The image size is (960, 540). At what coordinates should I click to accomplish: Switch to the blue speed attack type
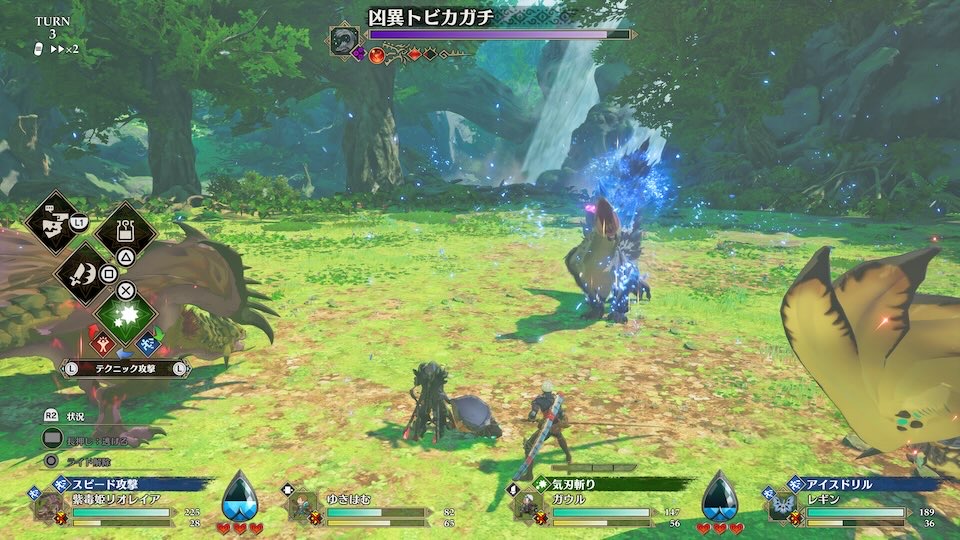pyautogui.click(x=148, y=344)
